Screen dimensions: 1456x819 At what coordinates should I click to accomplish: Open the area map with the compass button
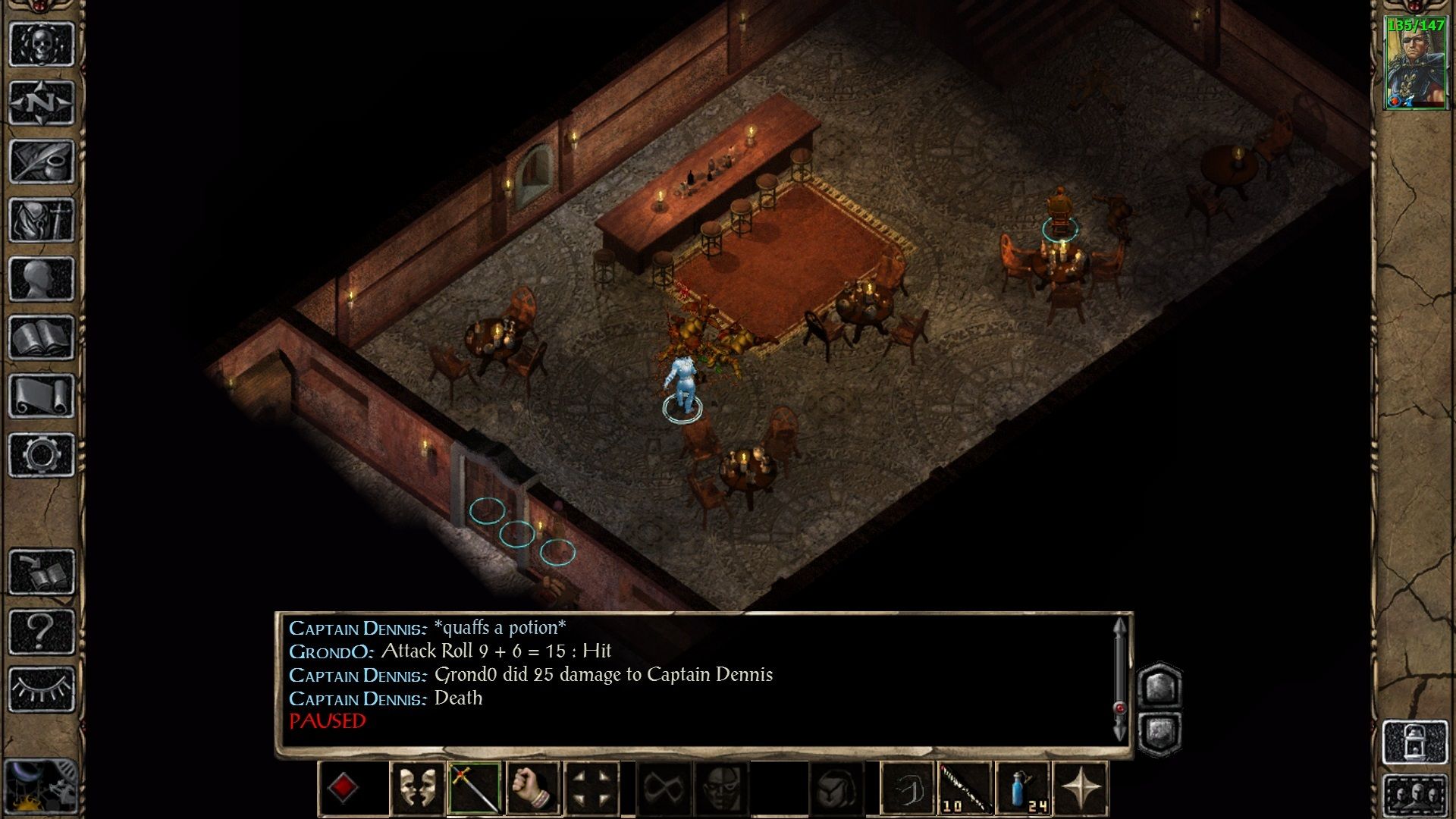tap(42, 102)
